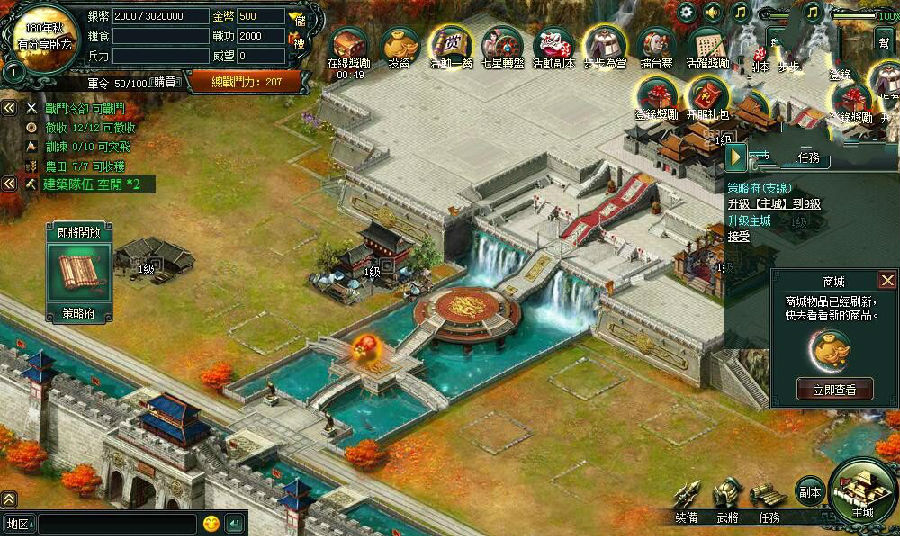
Task: Click the 策略府 scroll panel
Action: point(76,272)
